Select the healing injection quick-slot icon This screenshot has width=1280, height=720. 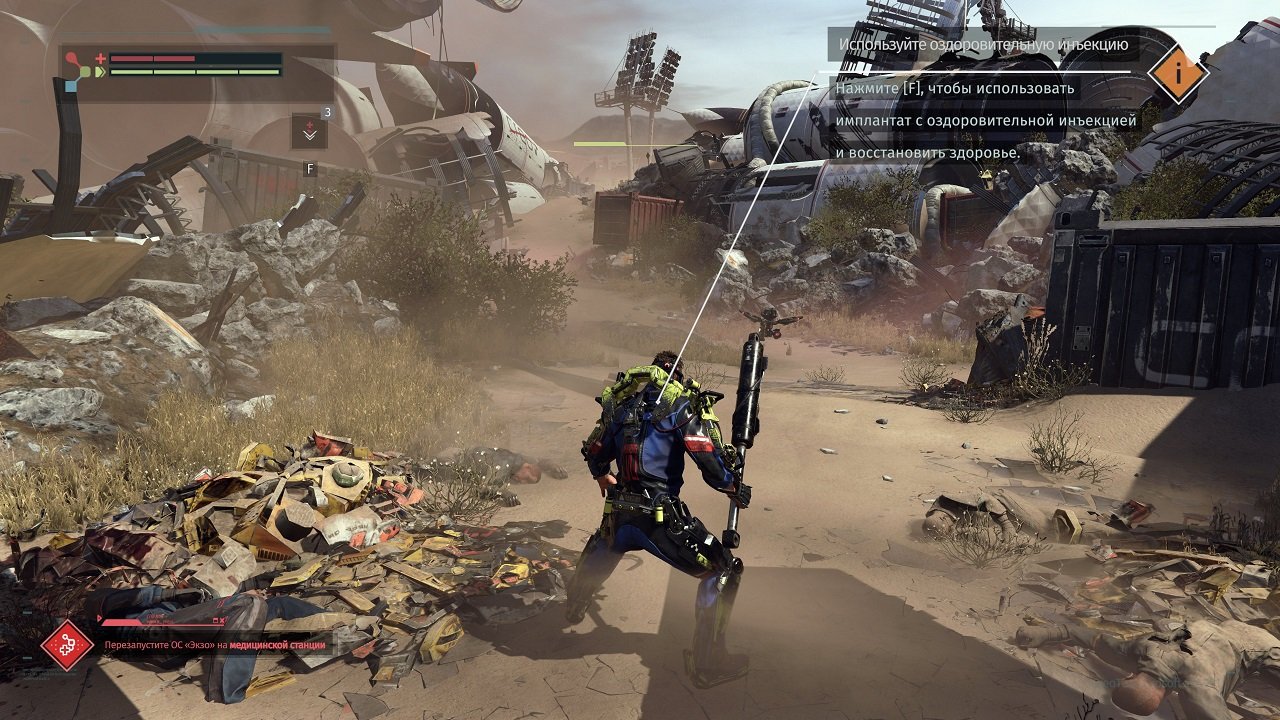tap(309, 130)
